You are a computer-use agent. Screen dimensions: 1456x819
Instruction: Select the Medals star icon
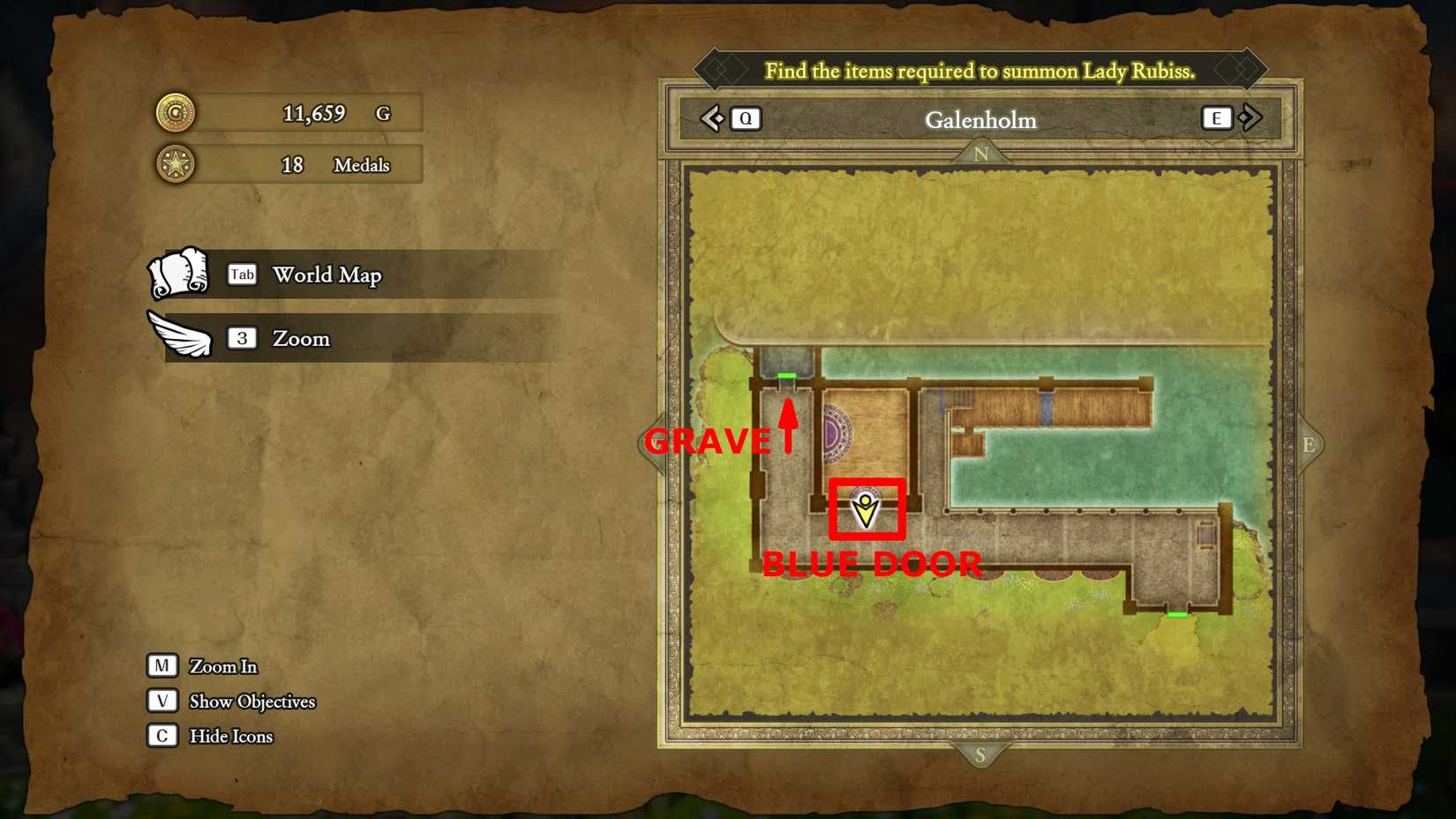(x=174, y=164)
